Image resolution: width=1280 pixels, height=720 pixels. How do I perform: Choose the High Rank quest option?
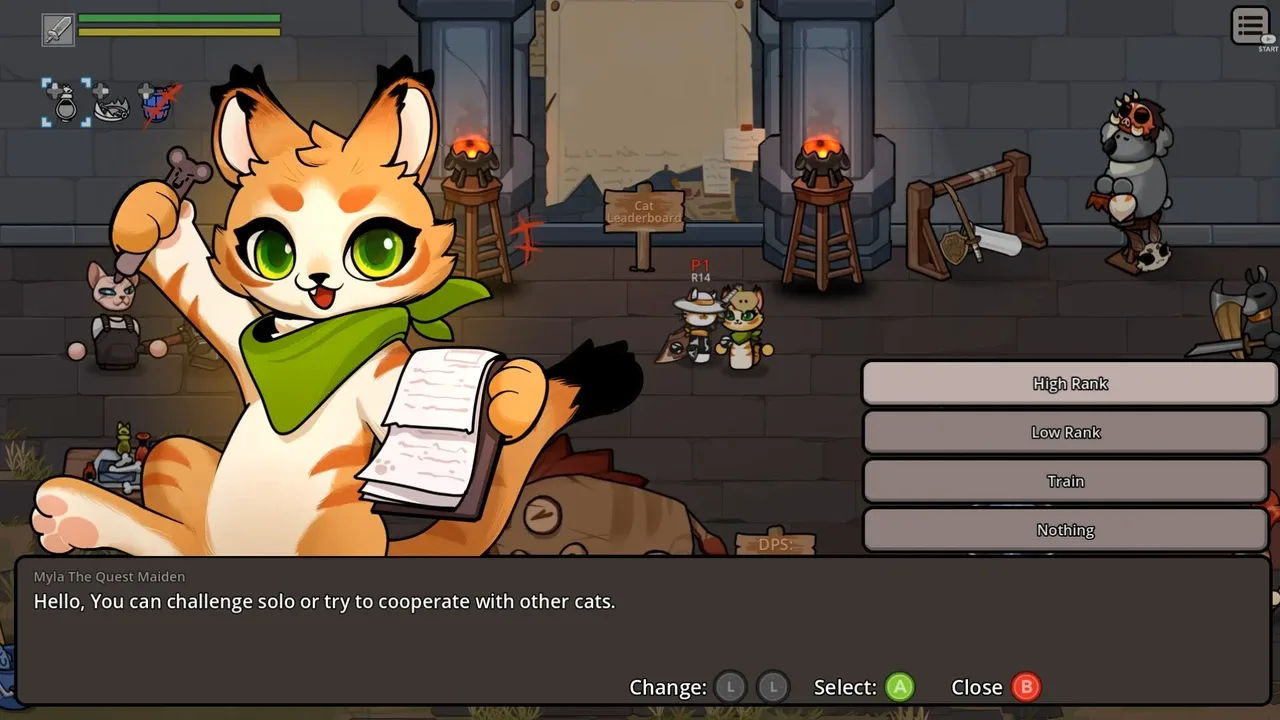point(1069,384)
